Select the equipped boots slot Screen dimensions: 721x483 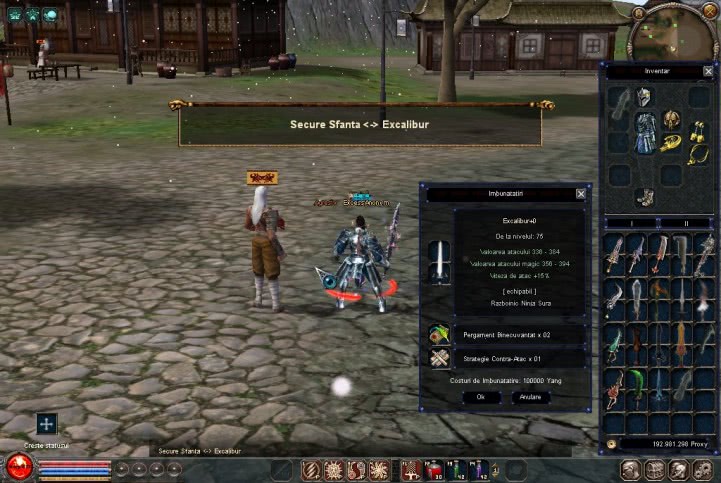[645, 196]
